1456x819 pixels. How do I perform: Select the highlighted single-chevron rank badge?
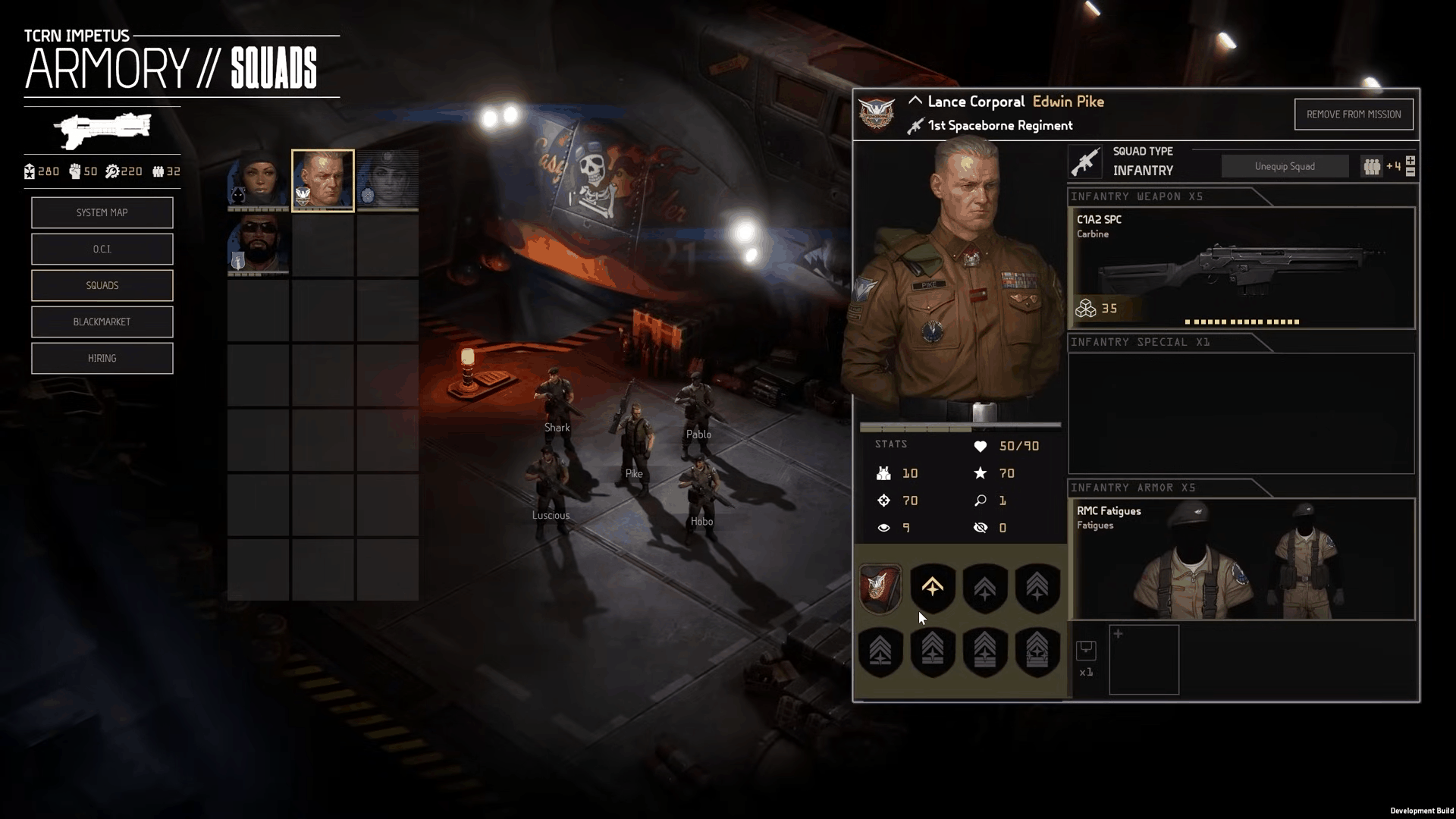coord(932,588)
